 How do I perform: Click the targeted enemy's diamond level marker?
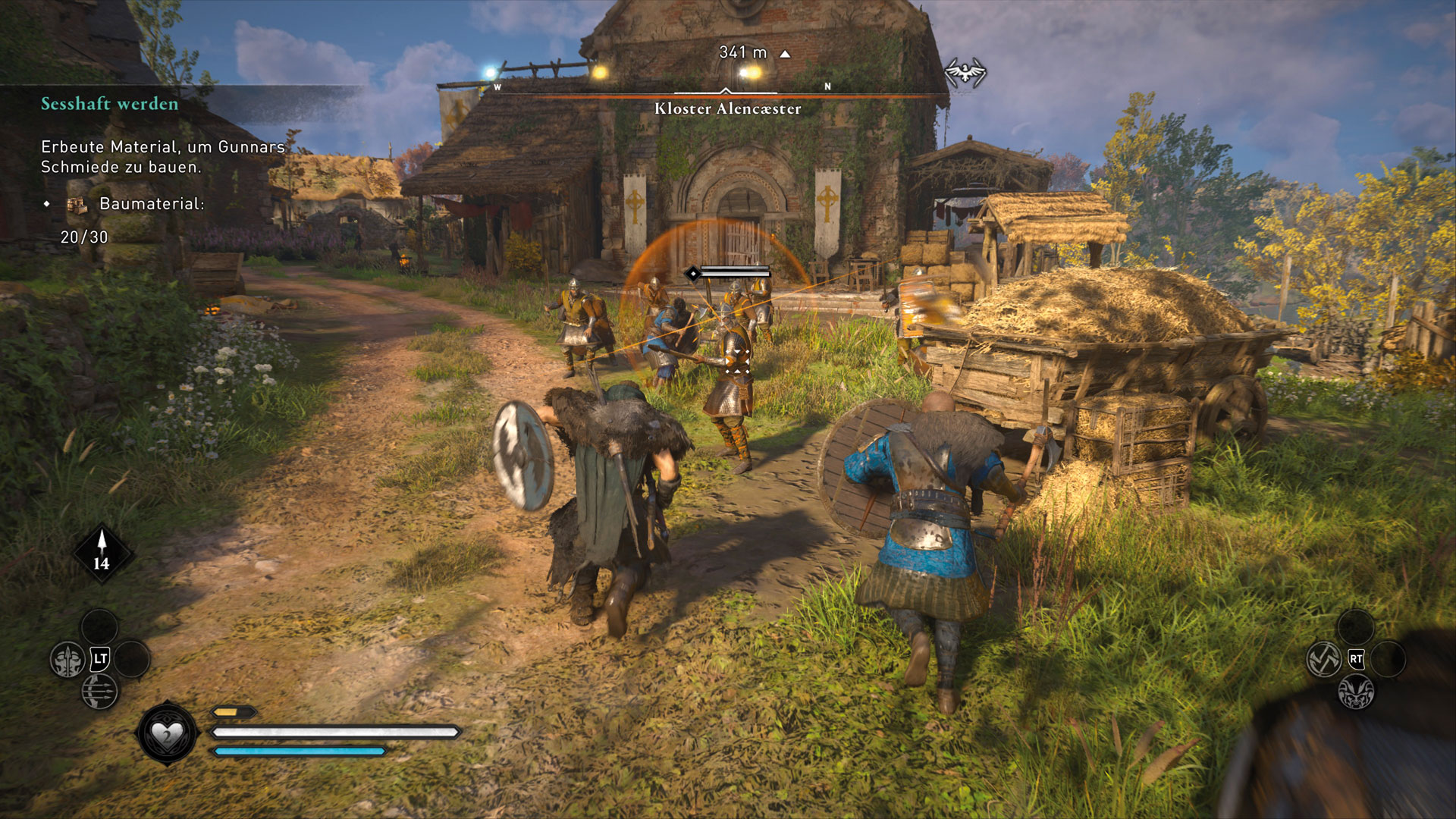692,273
